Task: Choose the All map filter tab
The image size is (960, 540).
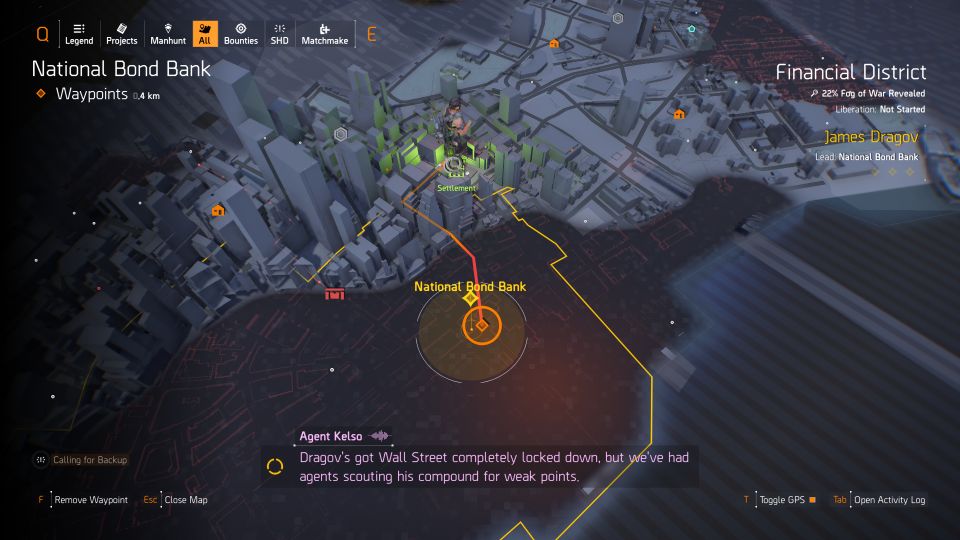Action: click(x=207, y=33)
